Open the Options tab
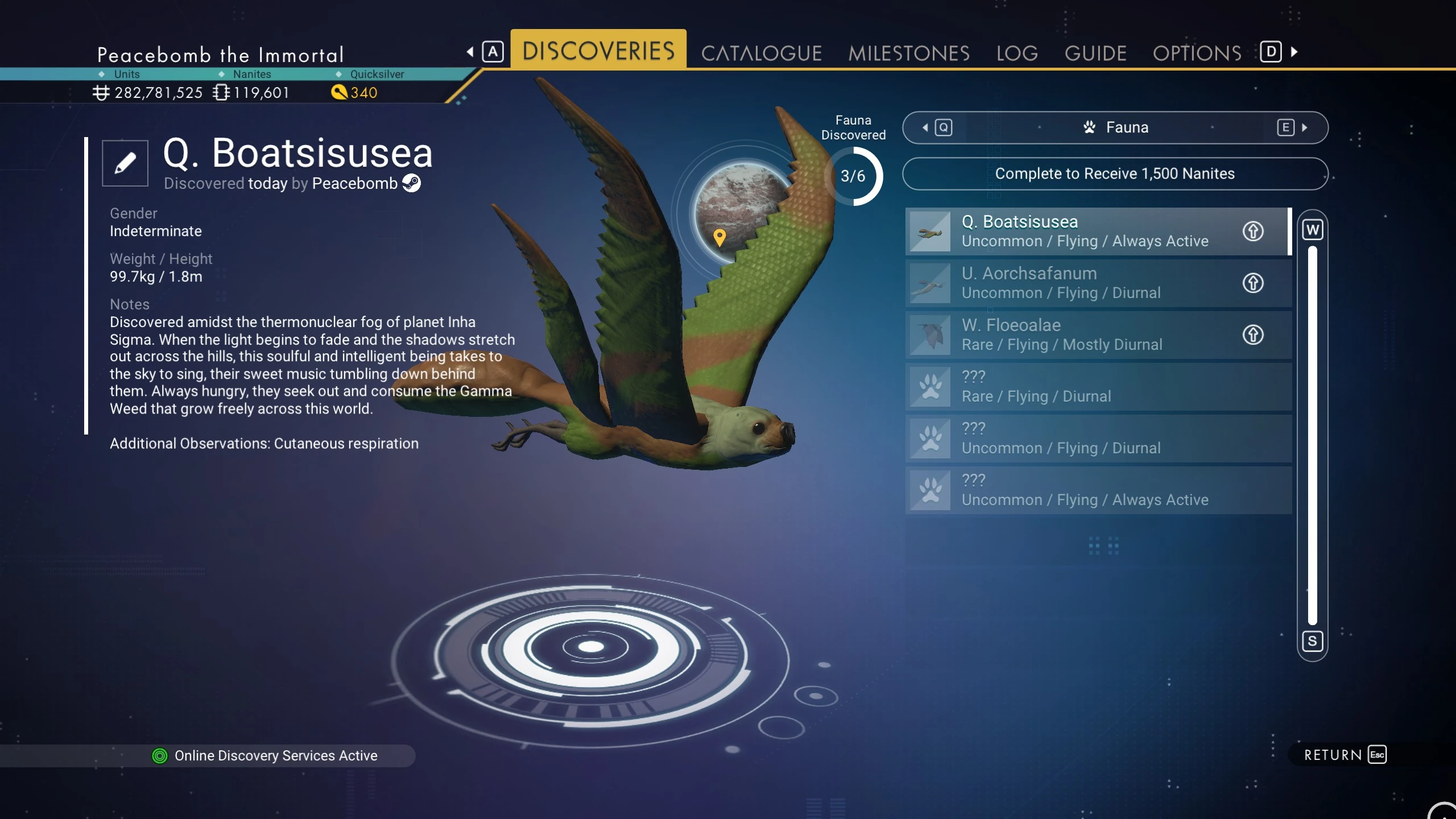 [1197, 53]
